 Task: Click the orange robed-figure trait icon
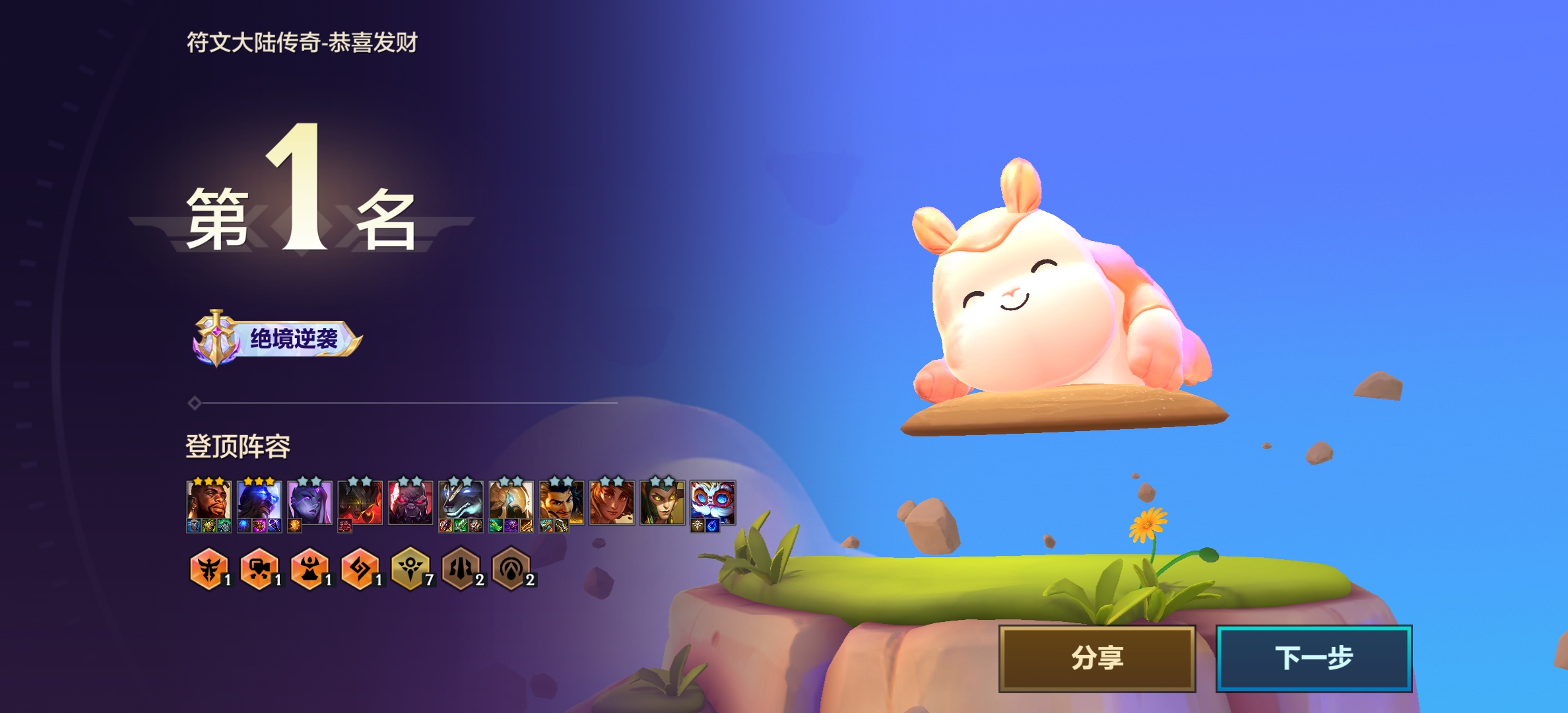click(310, 568)
